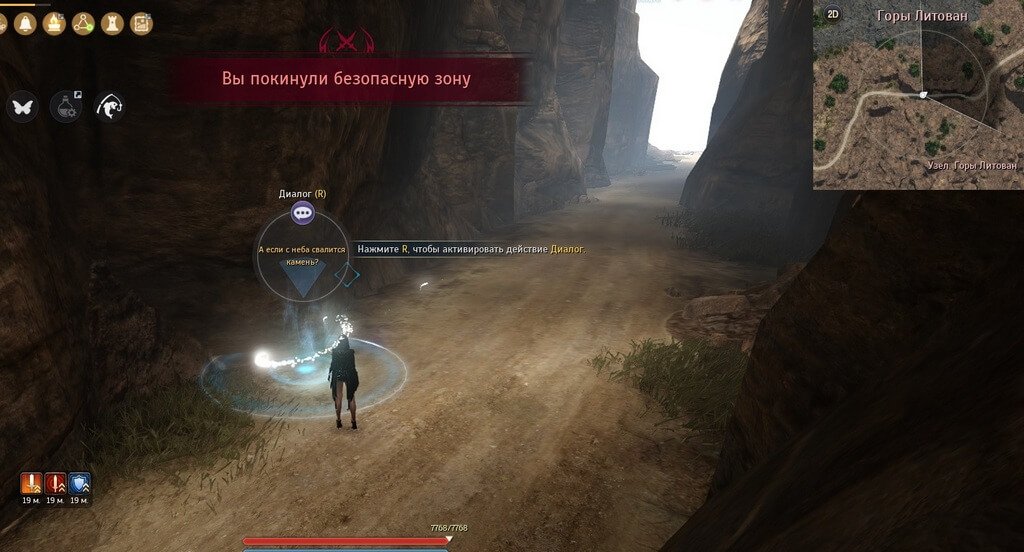Open the picture frame icon
The image size is (1024, 552).
[x=141, y=22]
